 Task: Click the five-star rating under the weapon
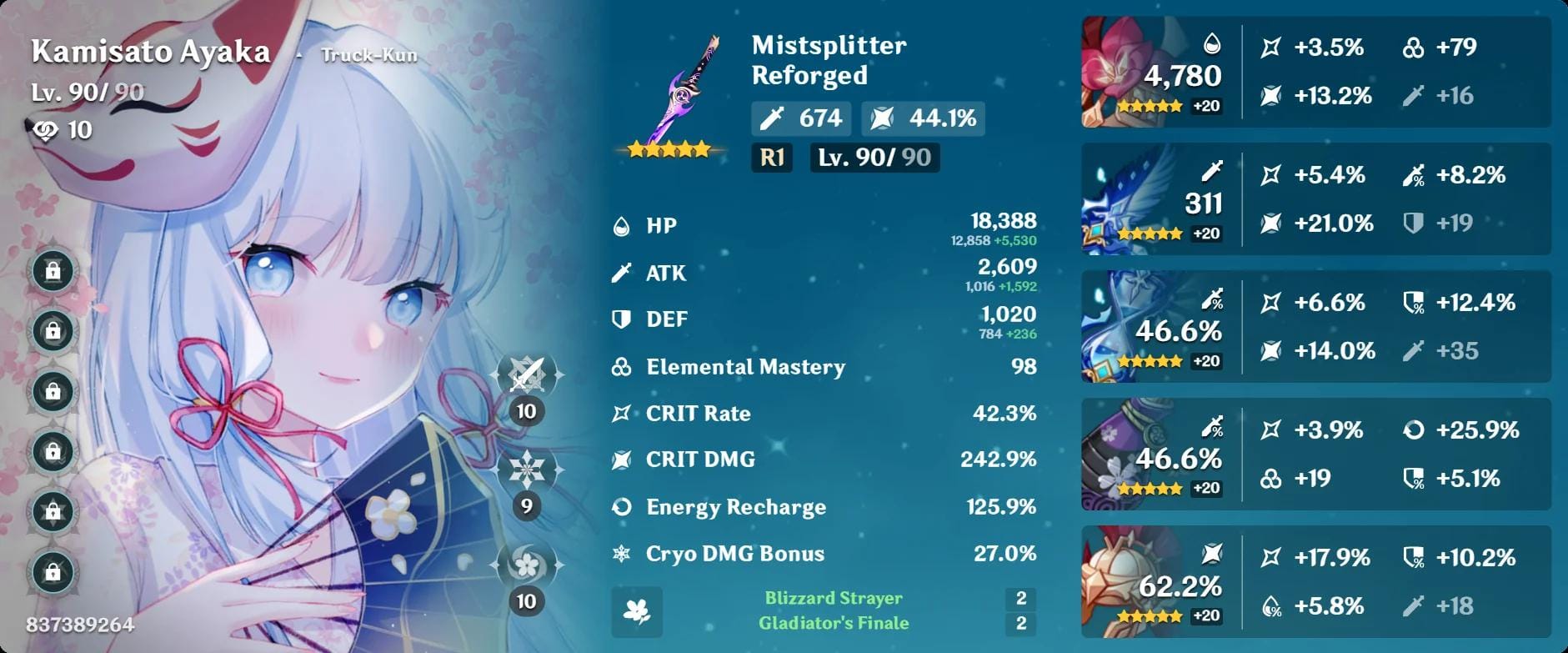670,150
